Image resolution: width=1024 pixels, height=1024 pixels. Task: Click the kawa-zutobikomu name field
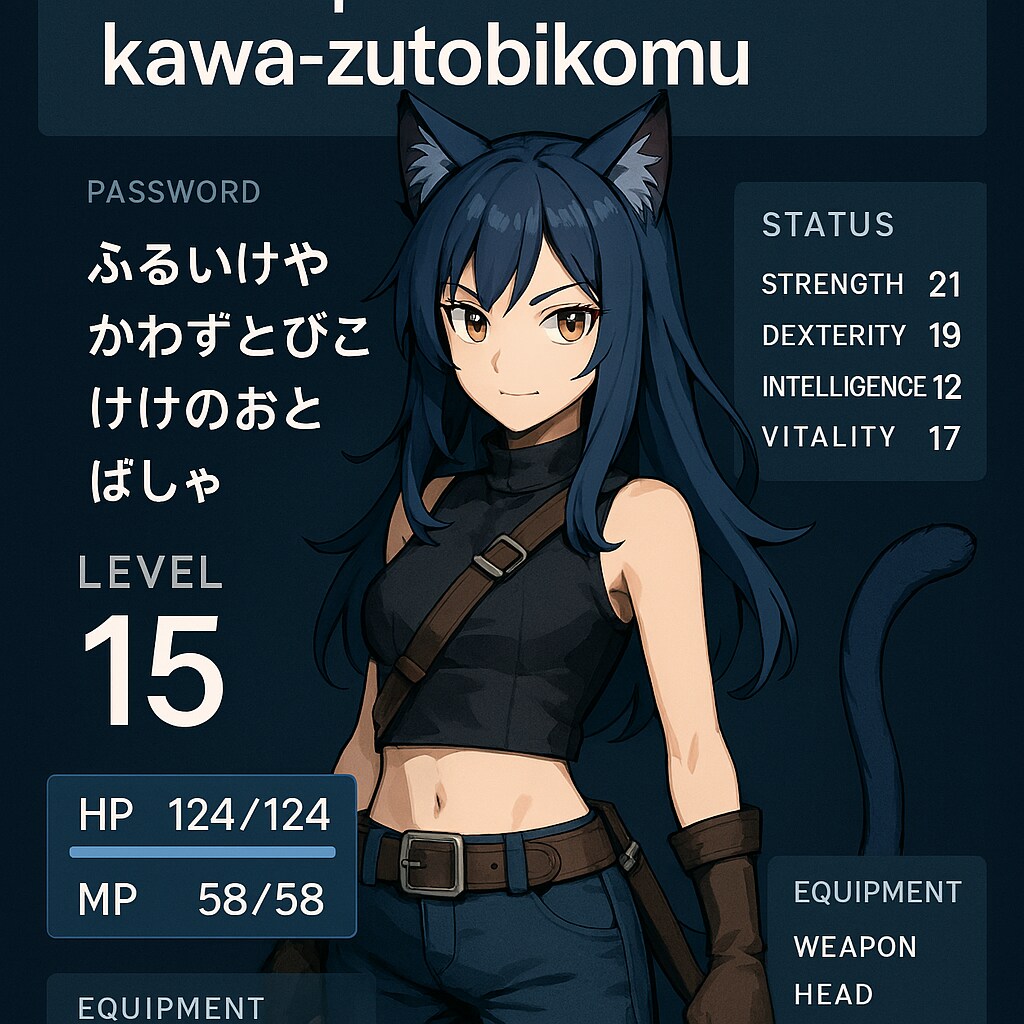coord(426,60)
